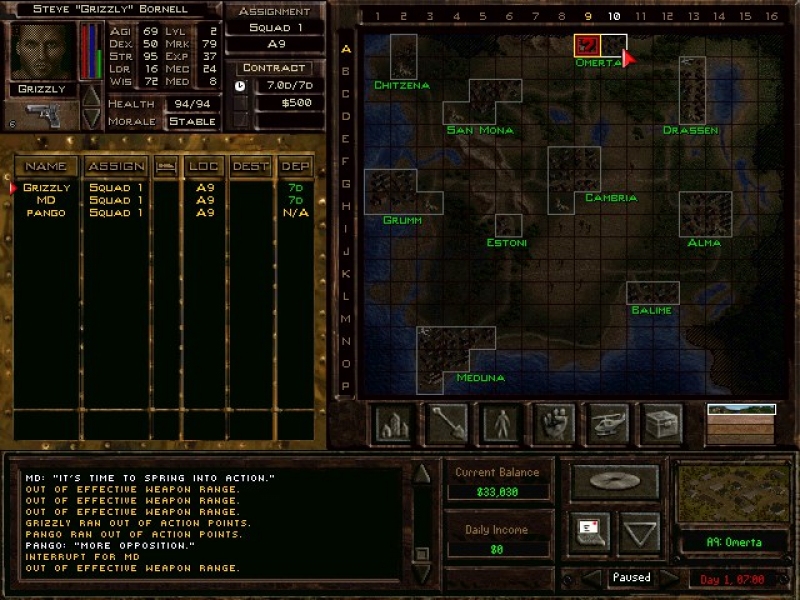
Task: Open the laptop with email icon
Action: [x=589, y=532]
